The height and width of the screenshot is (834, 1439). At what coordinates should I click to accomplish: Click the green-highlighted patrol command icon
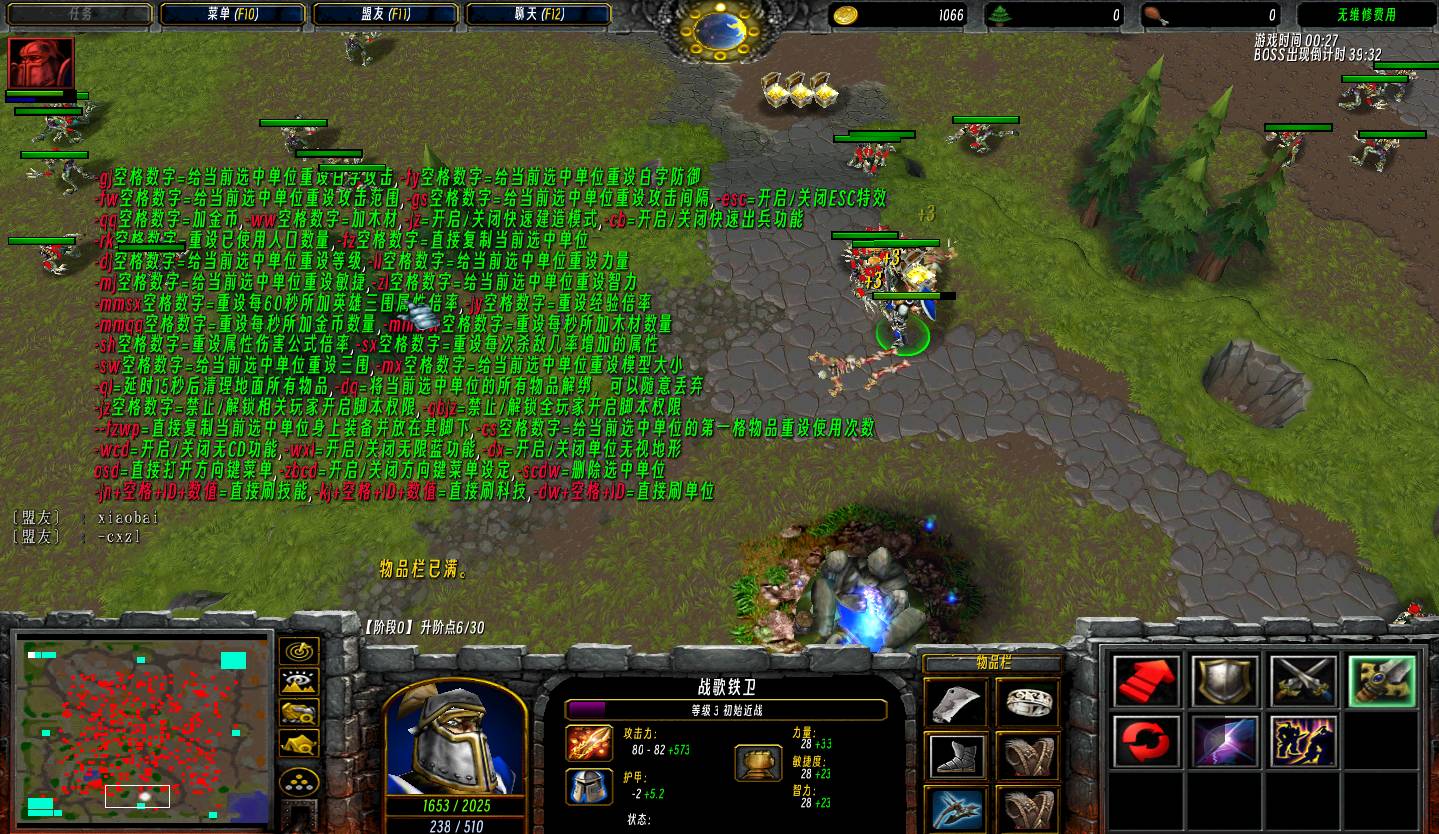[1381, 681]
